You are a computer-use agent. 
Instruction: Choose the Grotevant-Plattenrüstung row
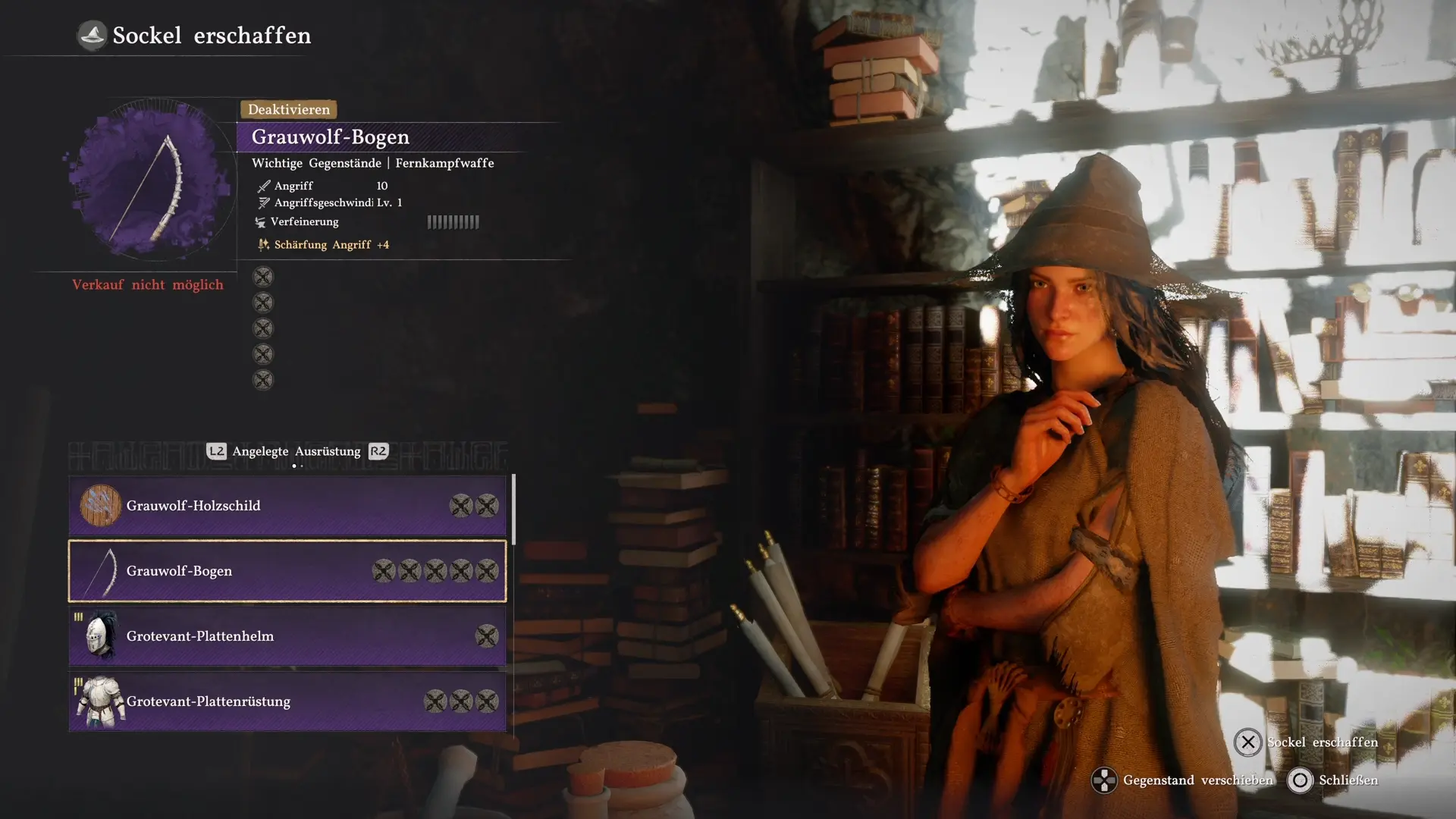point(287,701)
